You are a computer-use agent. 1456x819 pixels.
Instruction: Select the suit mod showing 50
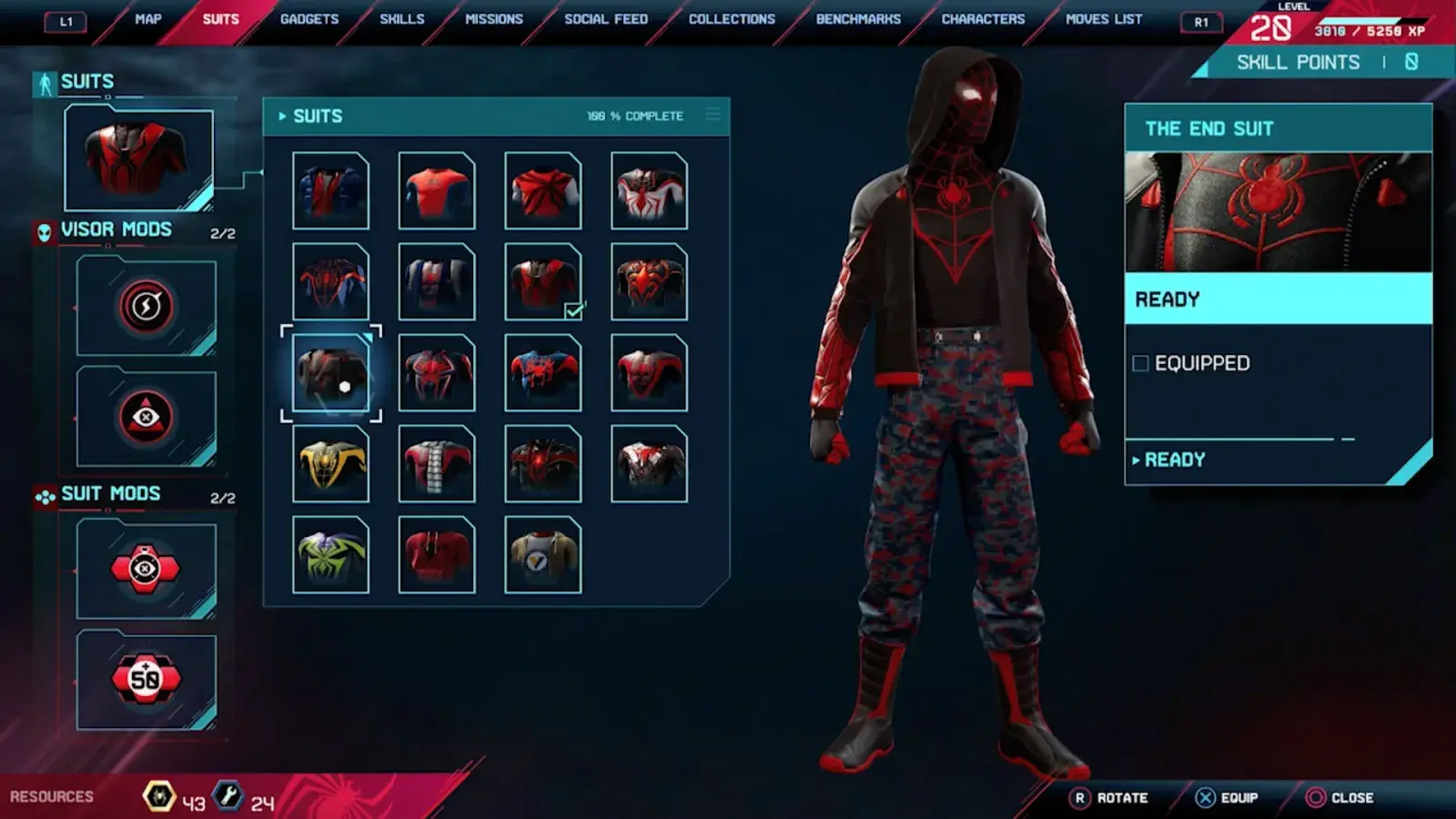tap(147, 679)
